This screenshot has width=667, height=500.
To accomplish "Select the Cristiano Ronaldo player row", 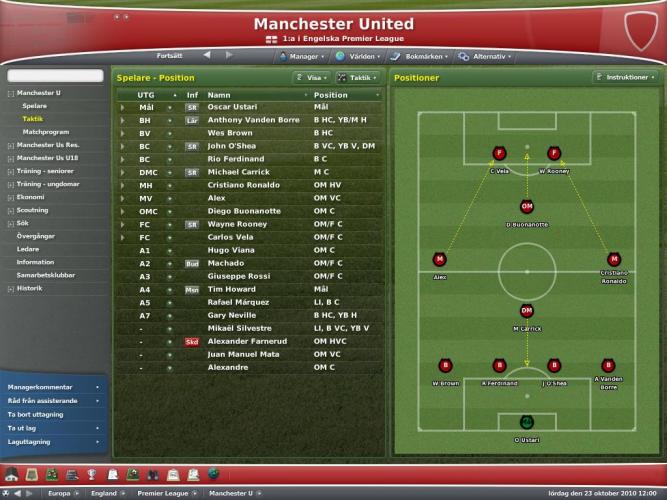I will pos(245,185).
